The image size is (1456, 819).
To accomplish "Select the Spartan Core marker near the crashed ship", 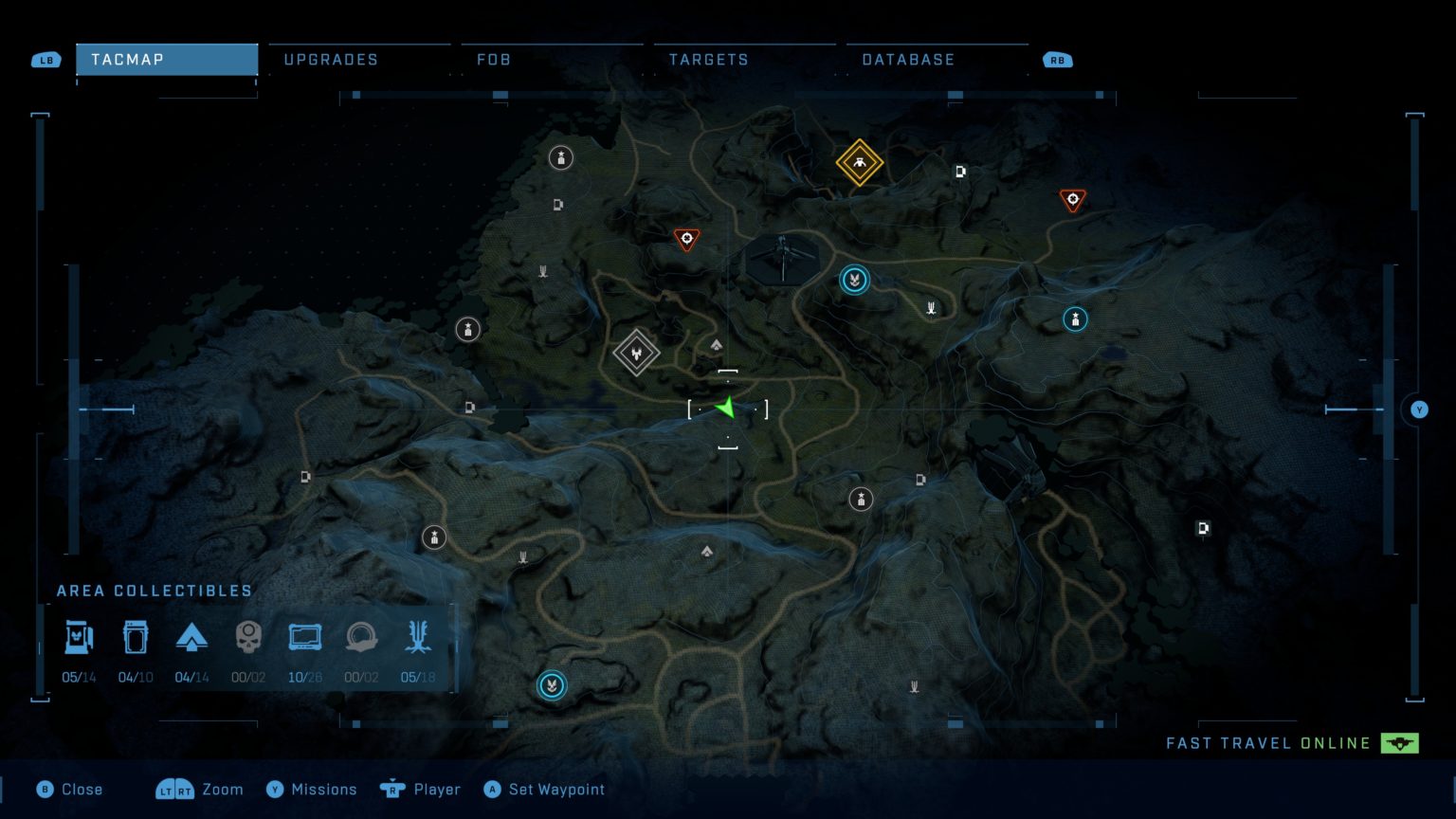I will point(854,280).
